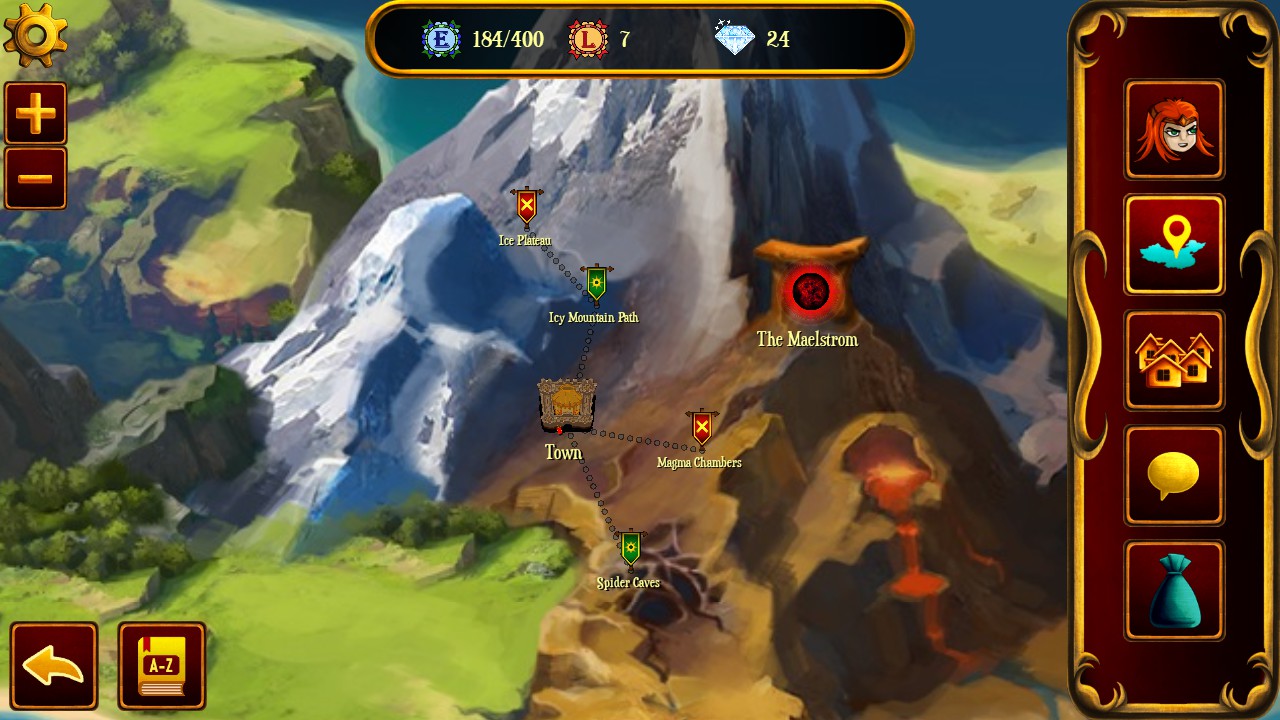The width and height of the screenshot is (1280, 720).
Task: Open the red-haired hero character portrait
Action: coord(1174,130)
